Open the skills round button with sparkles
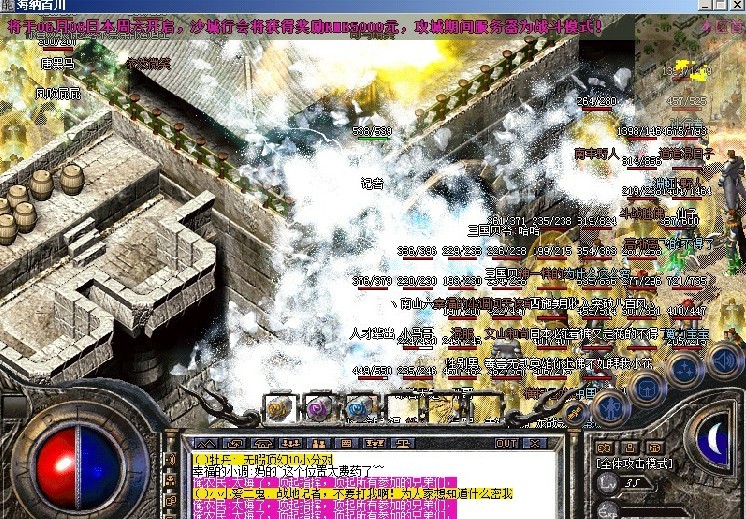This screenshot has width=746, height=519. (688, 367)
